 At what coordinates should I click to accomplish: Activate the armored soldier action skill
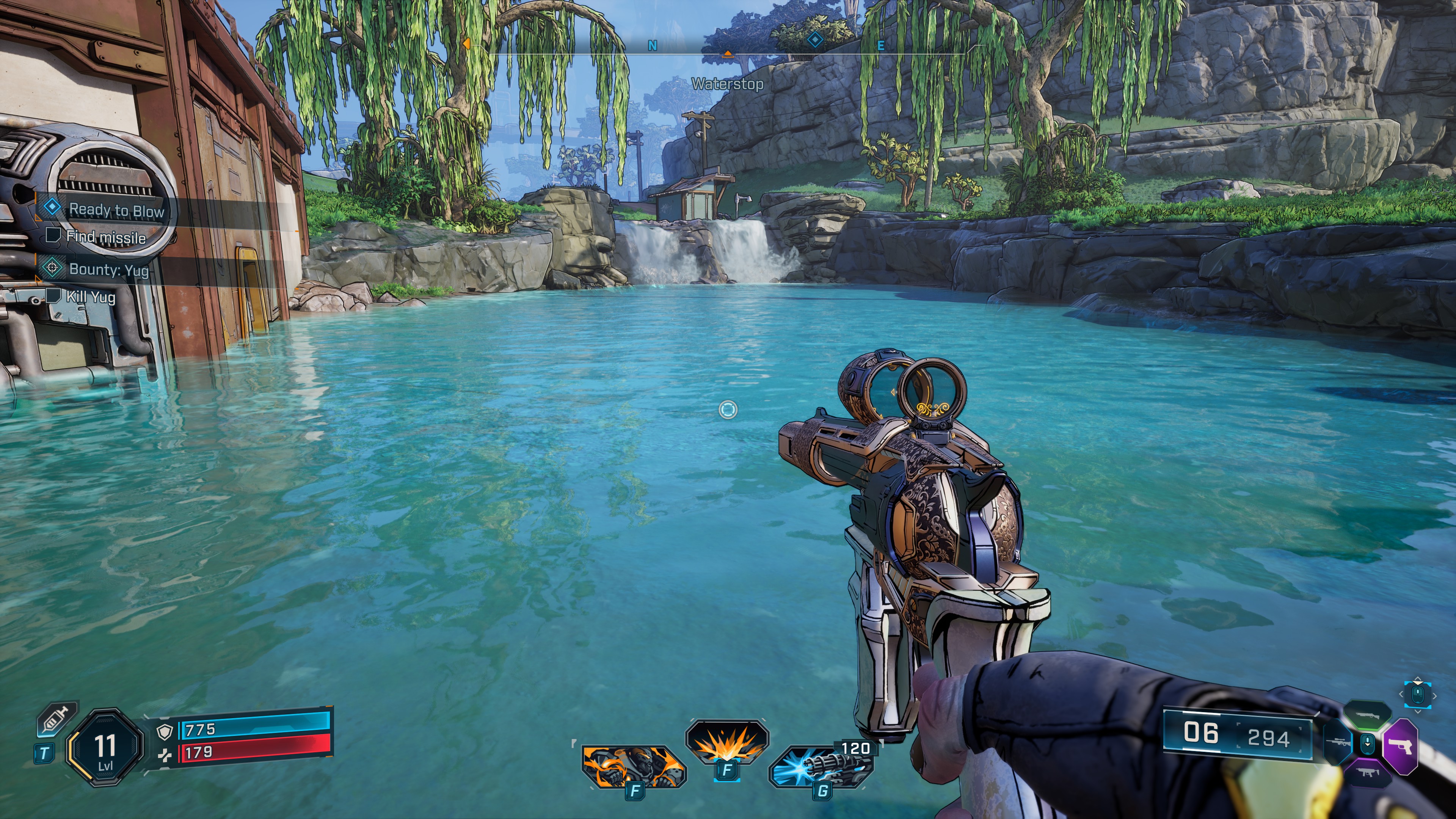[633, 766]
